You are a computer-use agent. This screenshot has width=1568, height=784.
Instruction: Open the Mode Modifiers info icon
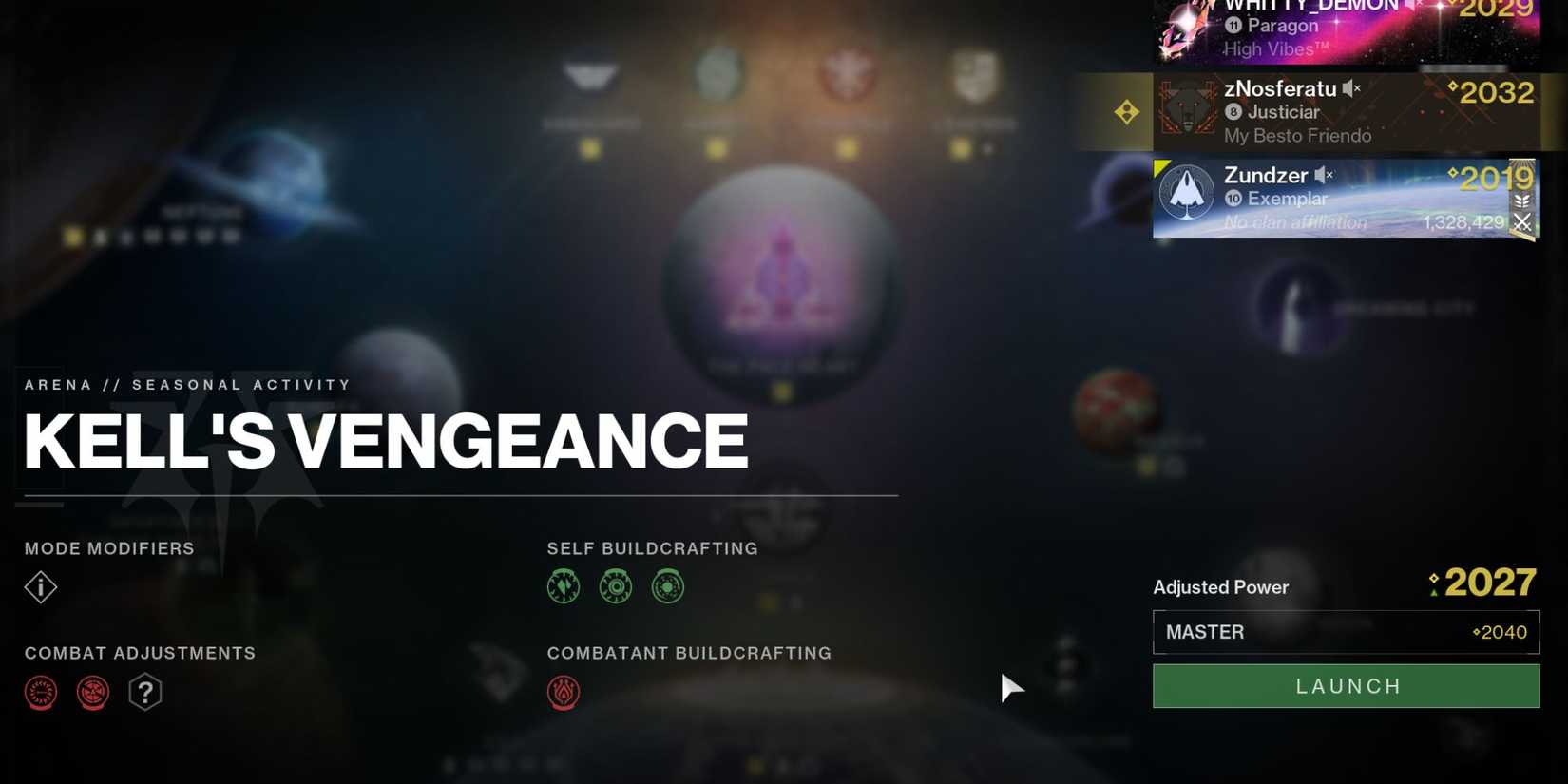(x=40, y=587)
